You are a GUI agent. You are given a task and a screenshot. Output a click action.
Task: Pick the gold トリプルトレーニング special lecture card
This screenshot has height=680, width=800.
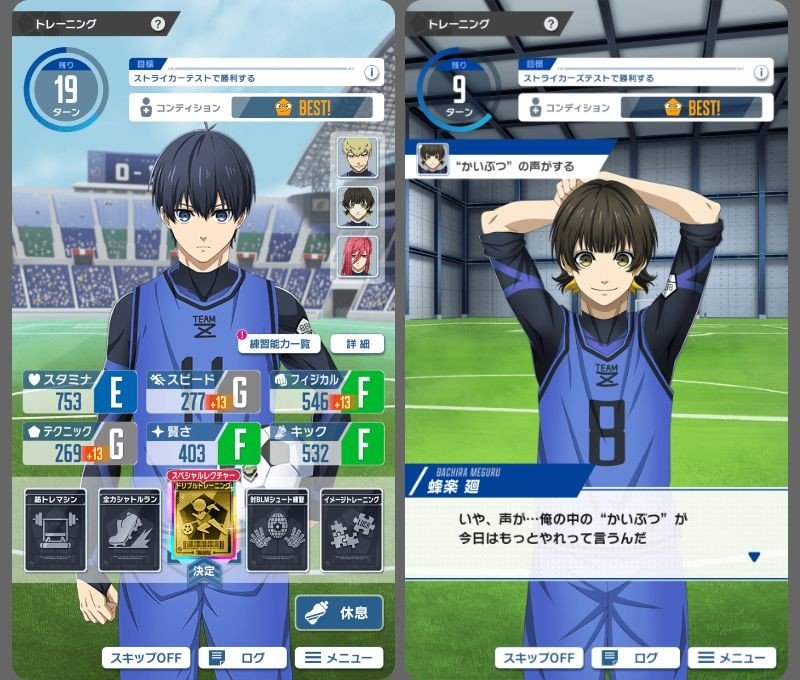[204, 520]
